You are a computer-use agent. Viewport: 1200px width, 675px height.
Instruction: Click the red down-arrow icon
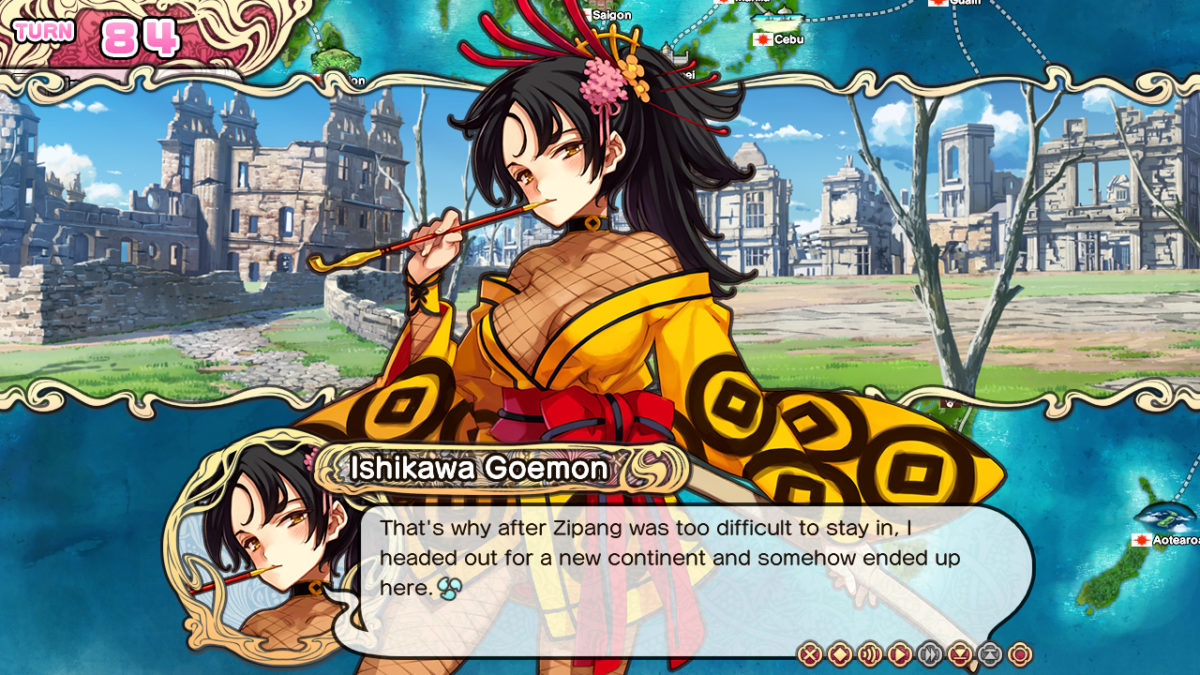coord(960,655)
